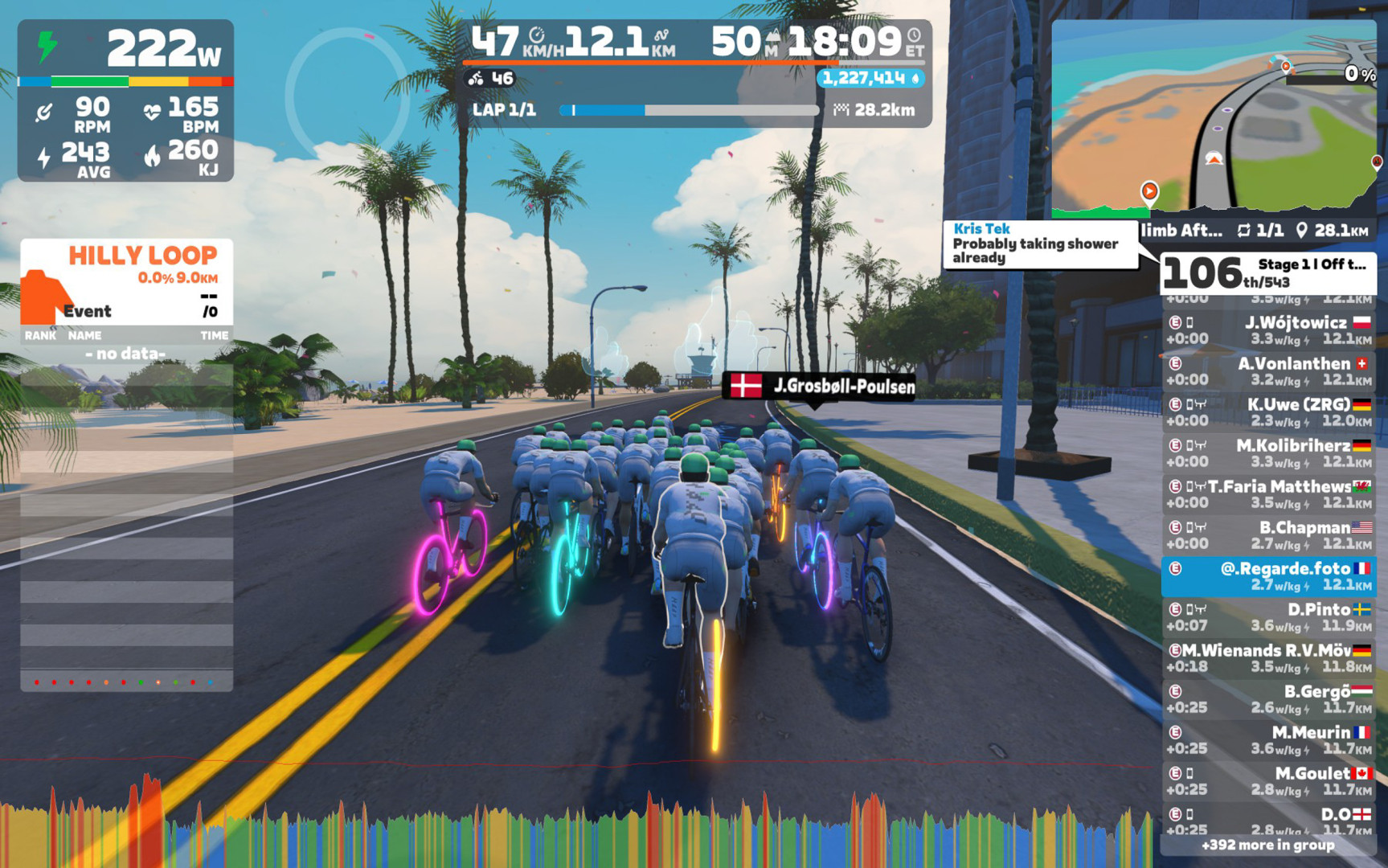Click the highlighted @.Regarde.foto row
1388x868 pixels.
pos(1268,576)
